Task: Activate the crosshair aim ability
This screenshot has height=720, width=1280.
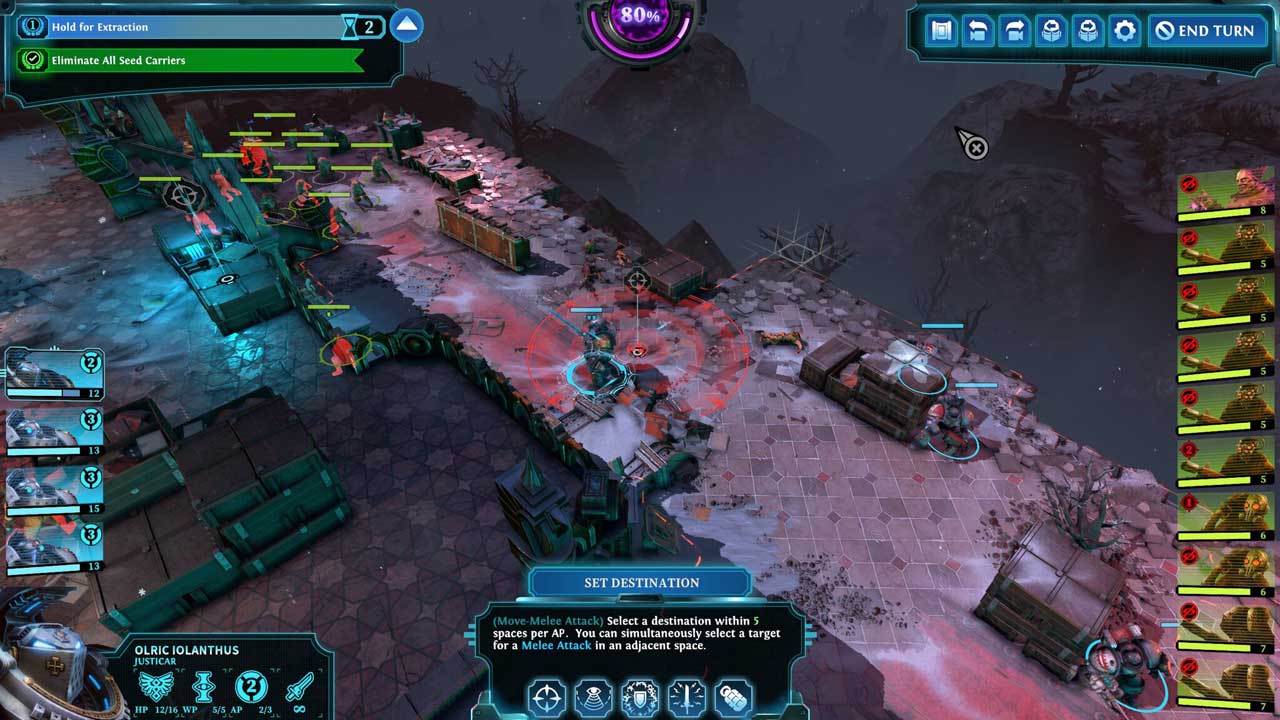Action: [547, 697]
